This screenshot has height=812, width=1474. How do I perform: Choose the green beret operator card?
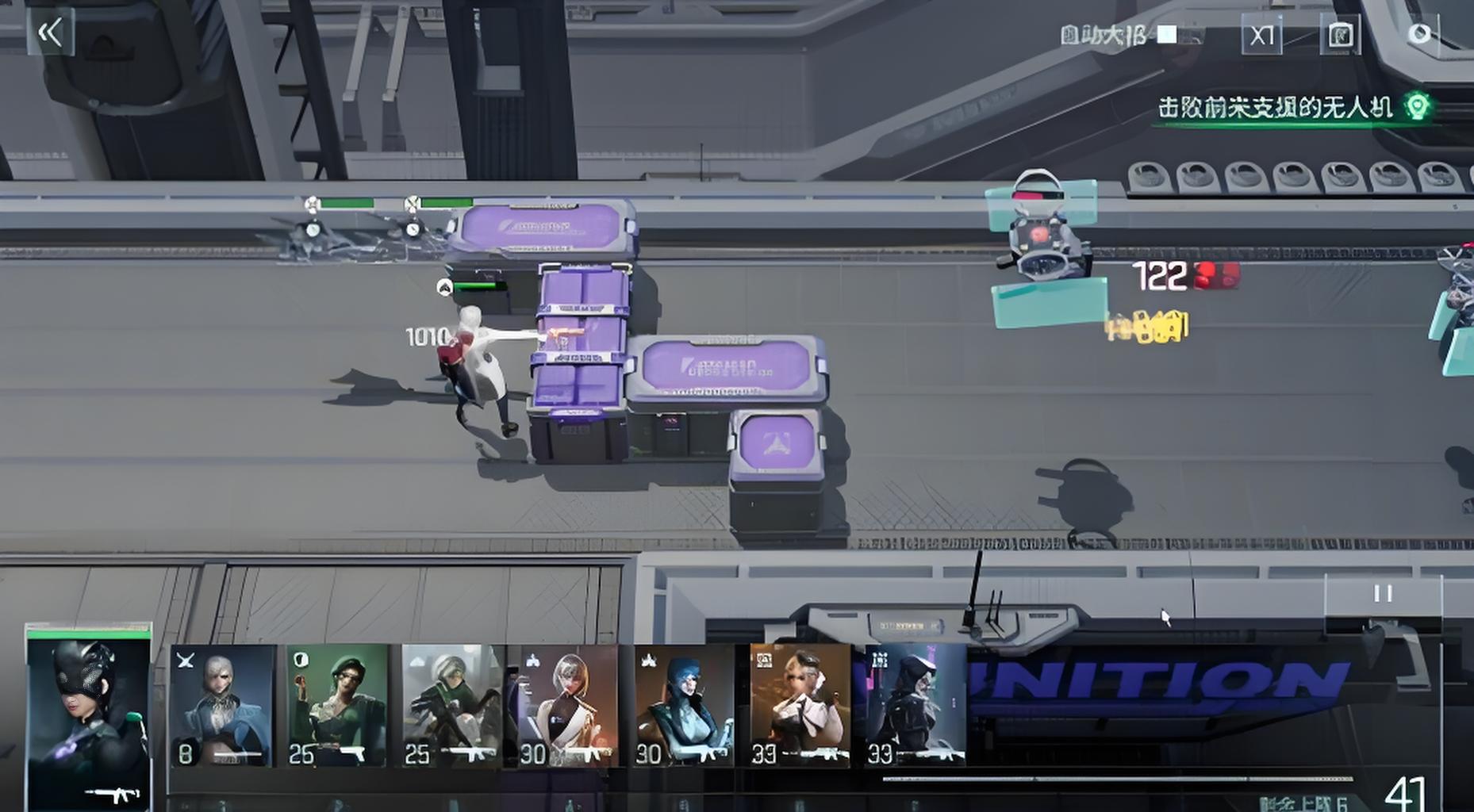337,705
